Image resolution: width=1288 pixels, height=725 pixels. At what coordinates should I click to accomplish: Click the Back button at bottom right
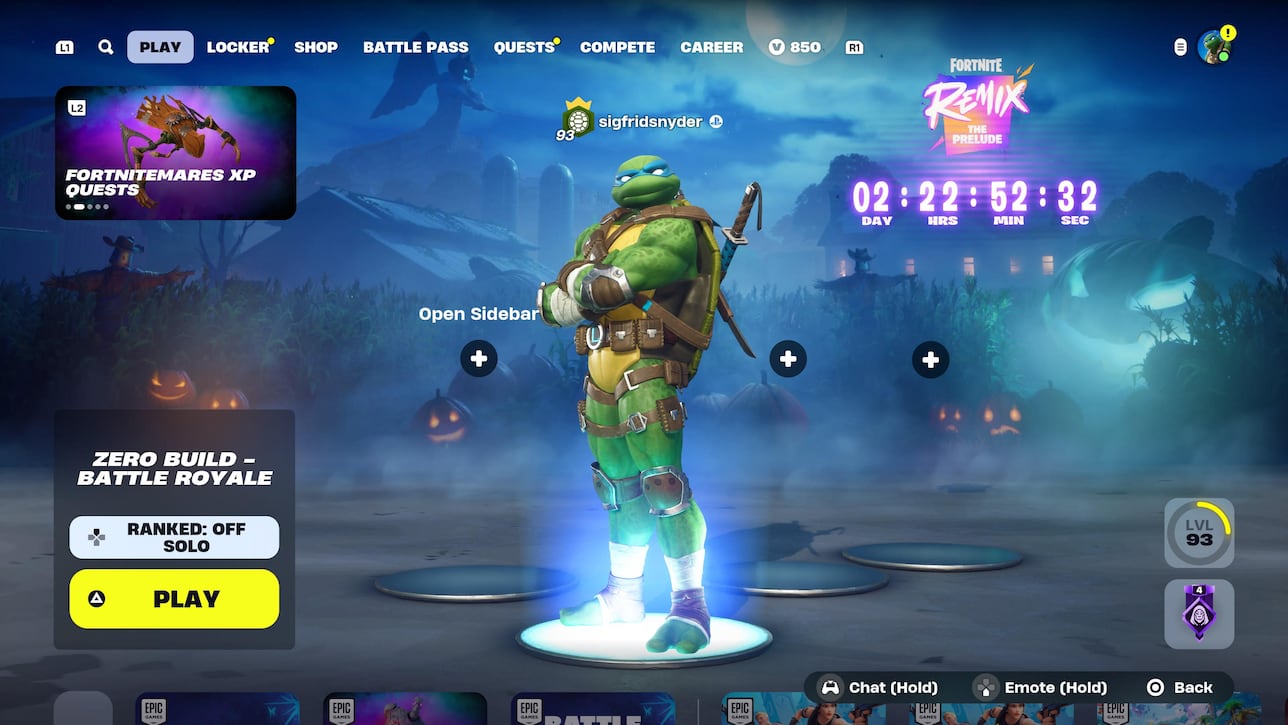tap(1183, 687)
